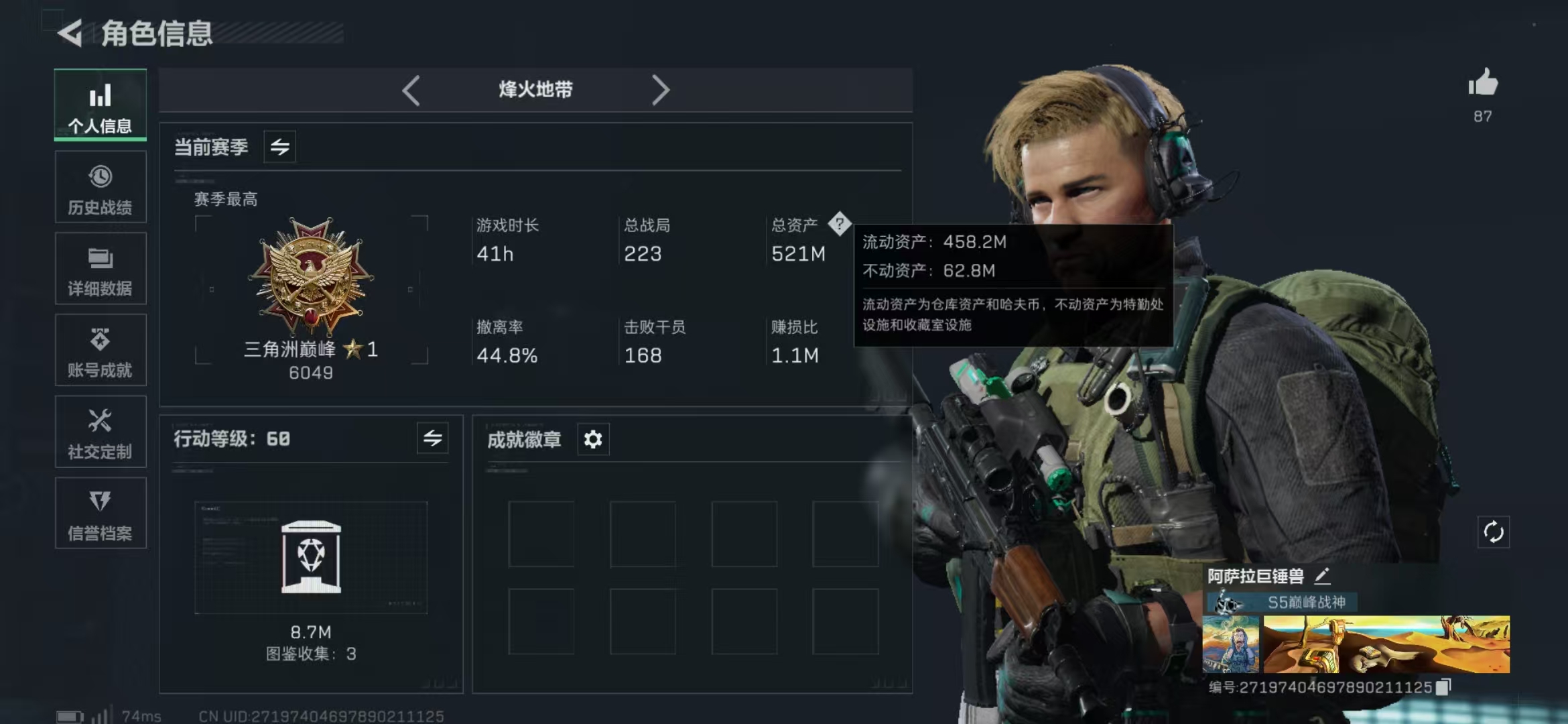The height and width of the screenshot is (724, 1568).
Task: Open the 成就徽章 gear settings
Action: [593, 440]
